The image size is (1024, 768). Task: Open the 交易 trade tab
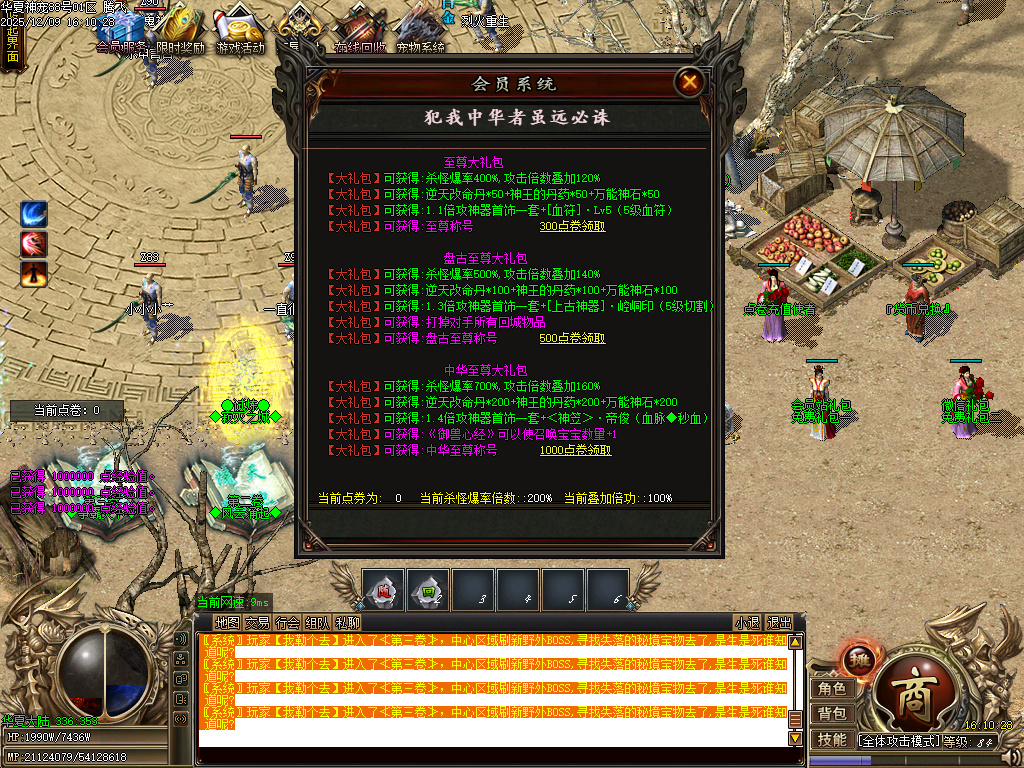coord(257,622)
